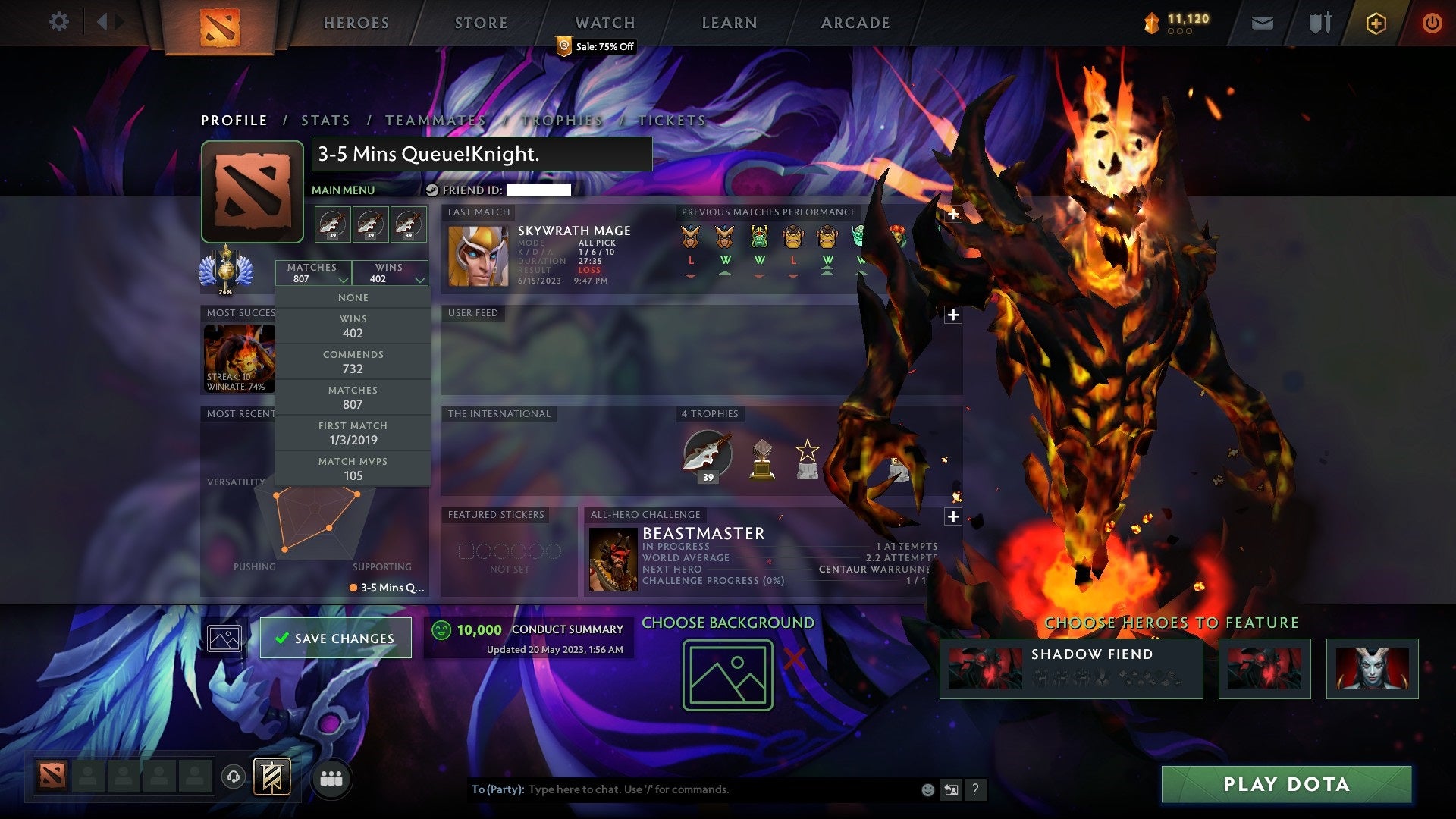The image size is (1456, 819).
Task: Open the mail notifications inbox
Action: pos(1263,22)
